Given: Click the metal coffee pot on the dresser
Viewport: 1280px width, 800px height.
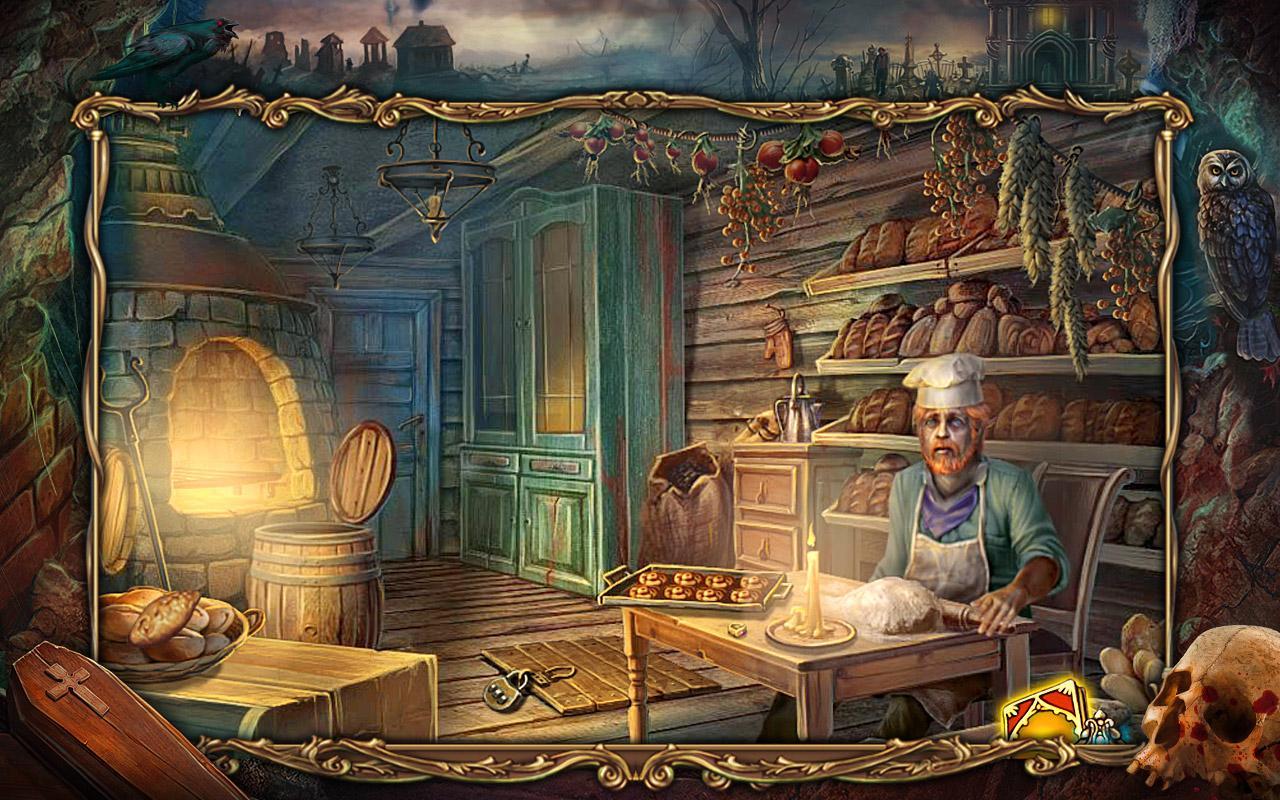Looking at the screenshot, I should pos(794,415).
